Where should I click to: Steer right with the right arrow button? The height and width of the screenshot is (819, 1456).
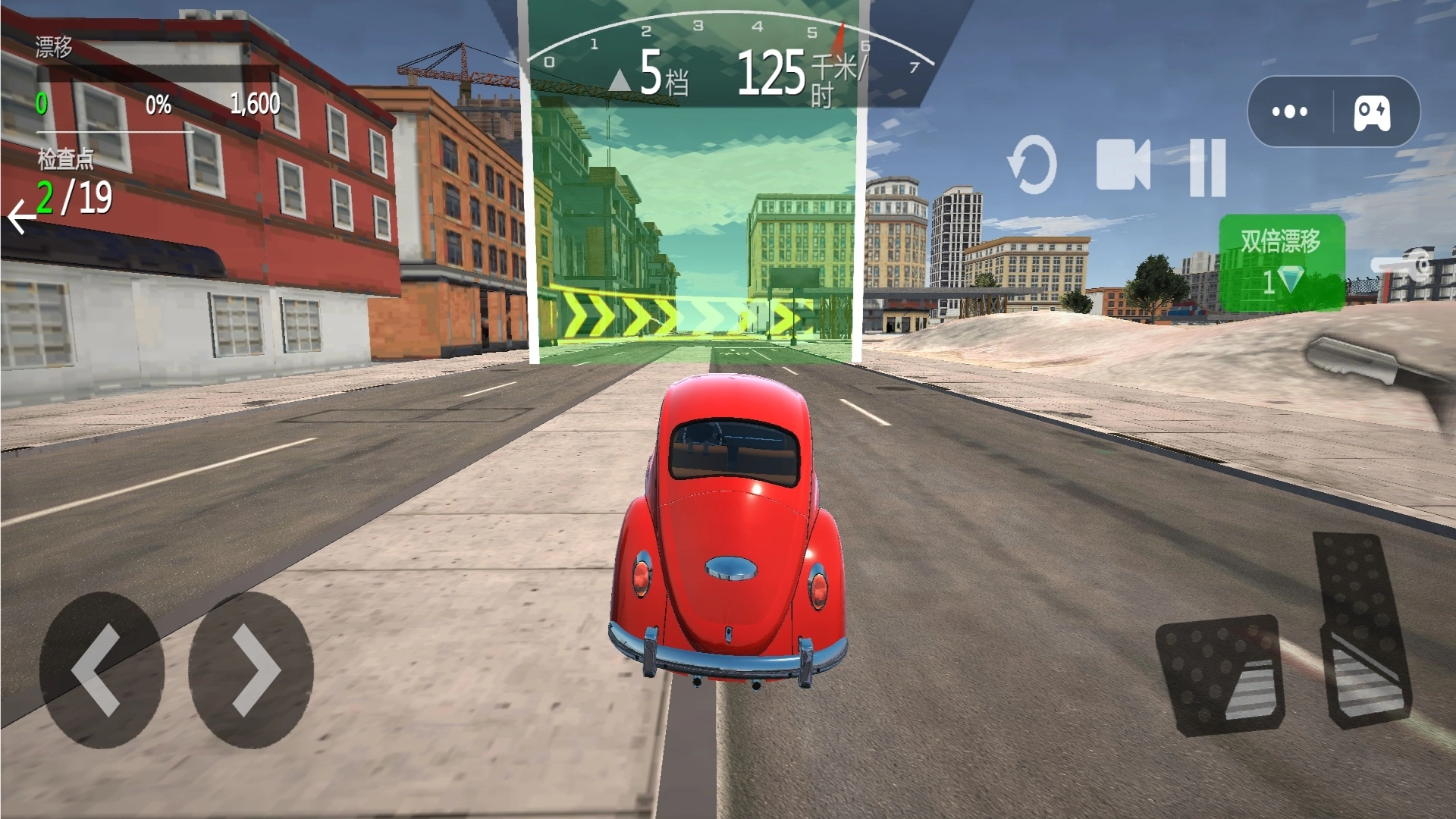(x=251, y=670)
